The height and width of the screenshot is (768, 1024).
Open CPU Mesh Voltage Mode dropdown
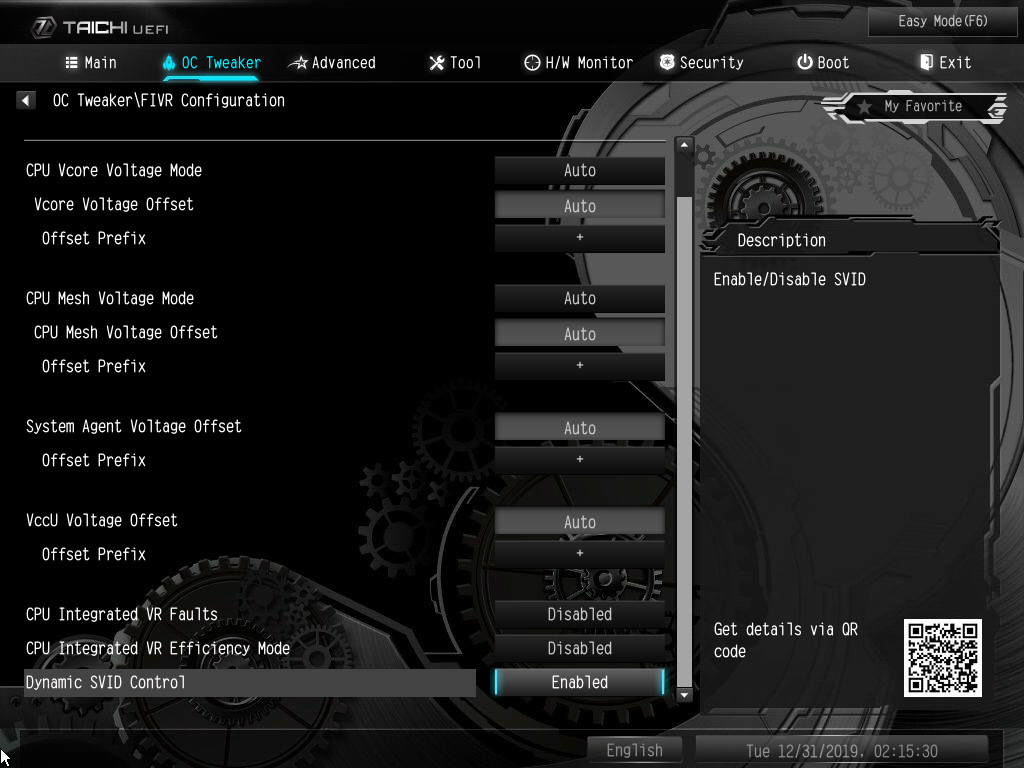pyautogui.click(x=580, y=299)
